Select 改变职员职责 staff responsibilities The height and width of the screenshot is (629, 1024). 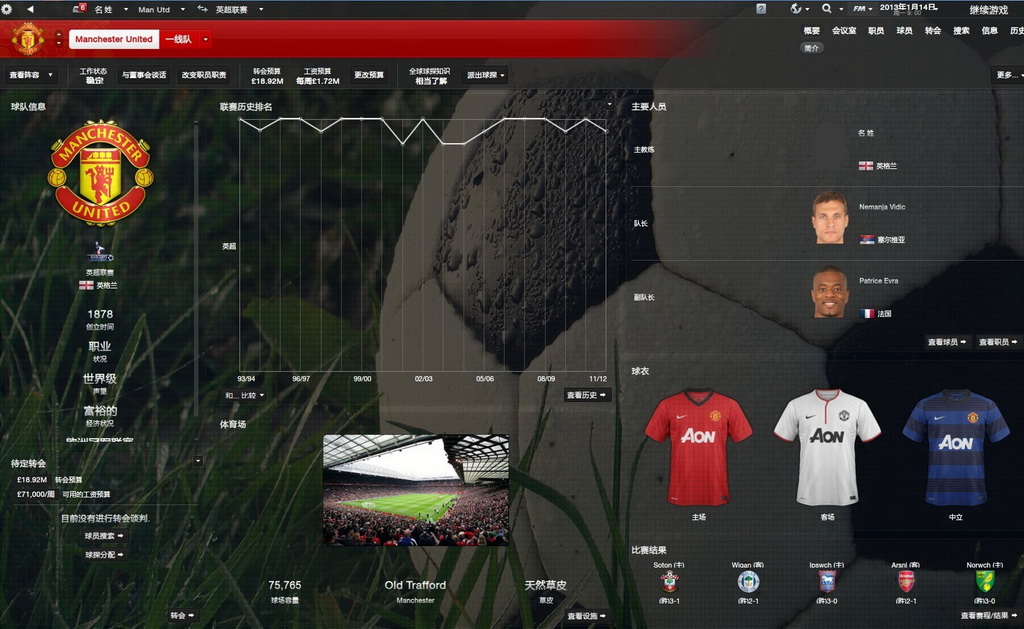pyautogui.click(x=204, y=75)
